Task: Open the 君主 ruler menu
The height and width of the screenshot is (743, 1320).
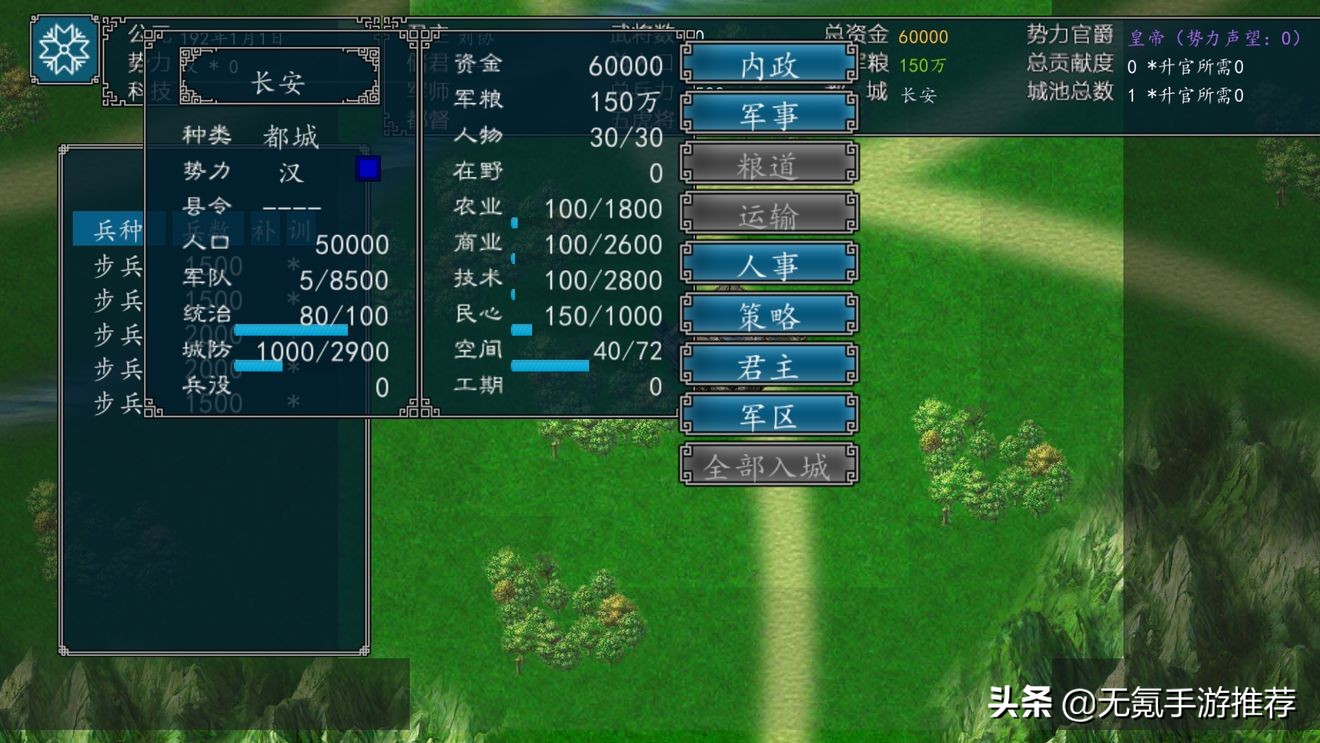Action: [768, 366]
